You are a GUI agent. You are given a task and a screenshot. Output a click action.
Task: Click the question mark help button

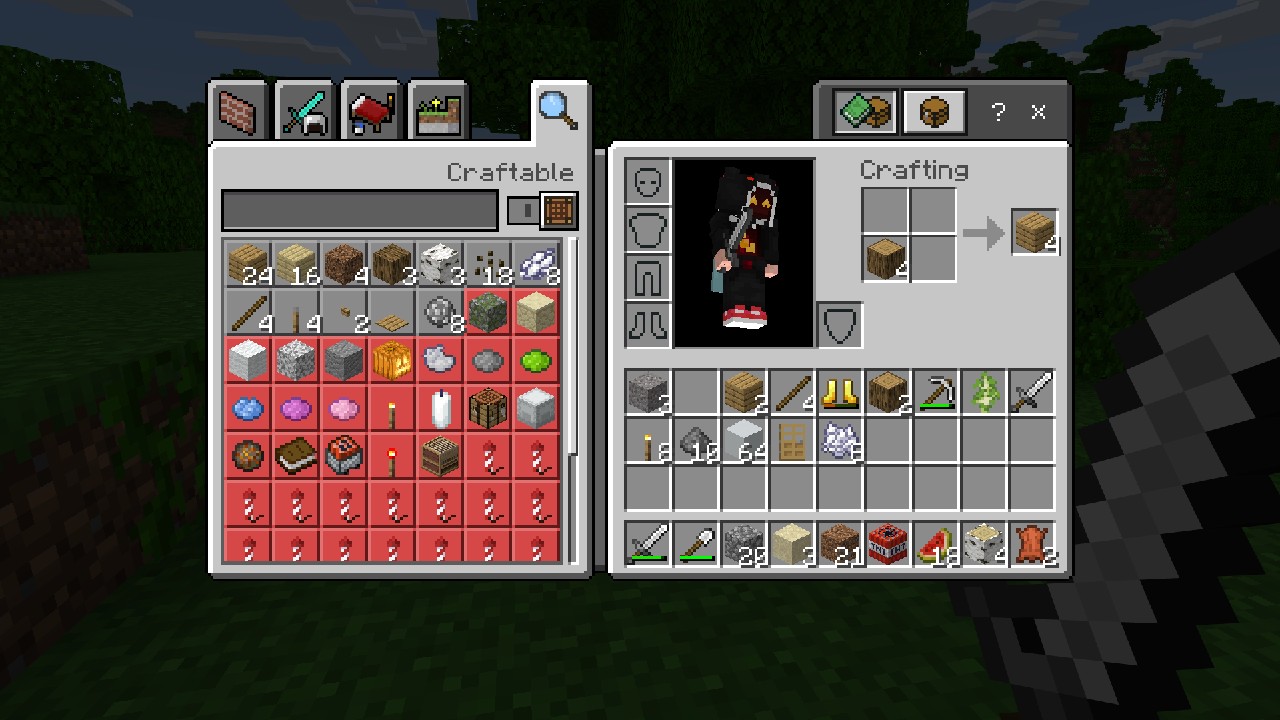point(997,113)
